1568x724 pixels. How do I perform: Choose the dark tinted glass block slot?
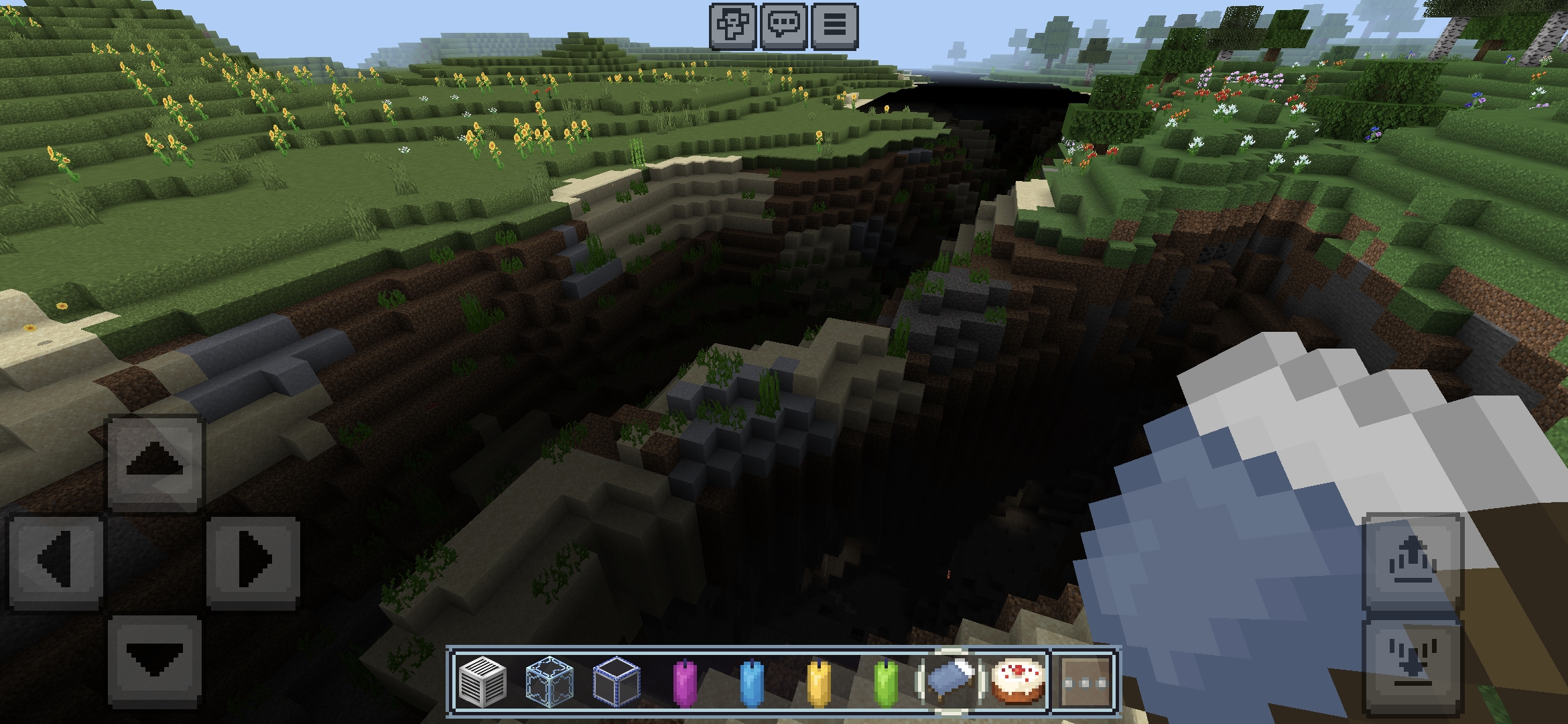click(616, 680)
